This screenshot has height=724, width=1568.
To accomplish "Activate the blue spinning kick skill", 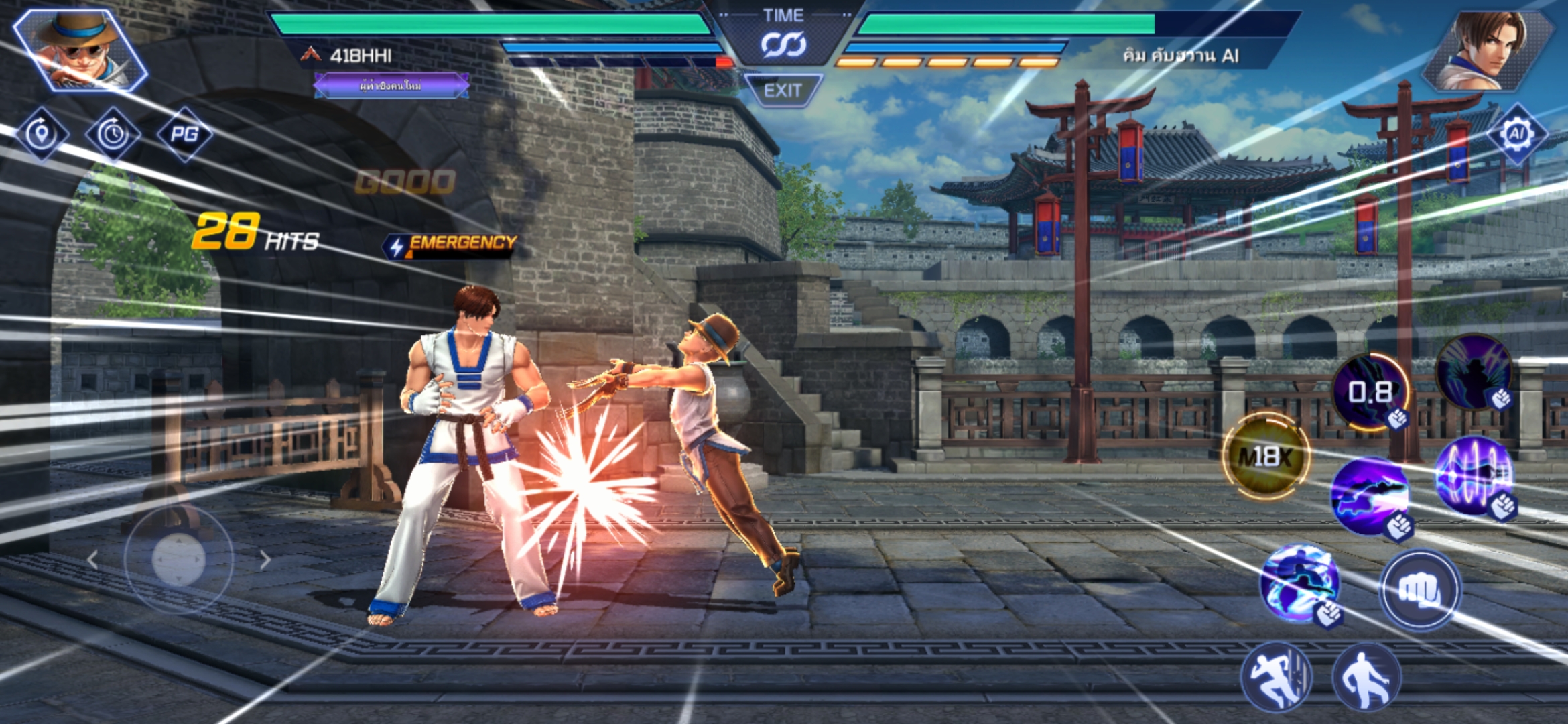I will coord(1300,582).
